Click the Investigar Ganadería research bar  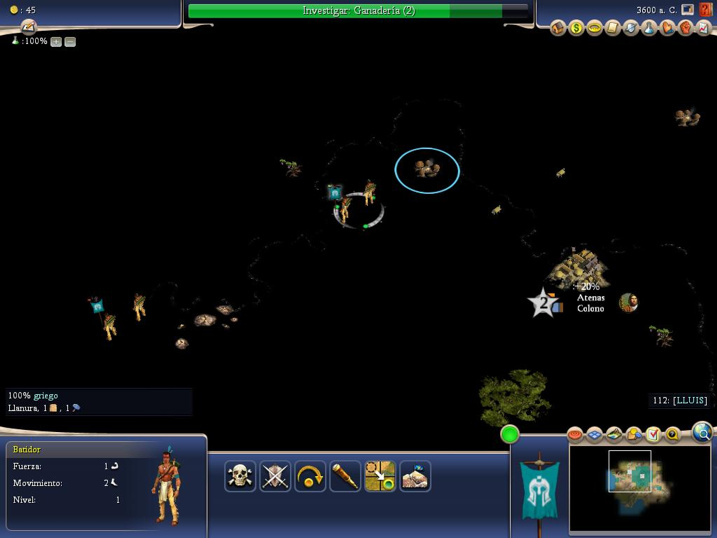pyautogui.click(x=358, y=11)
